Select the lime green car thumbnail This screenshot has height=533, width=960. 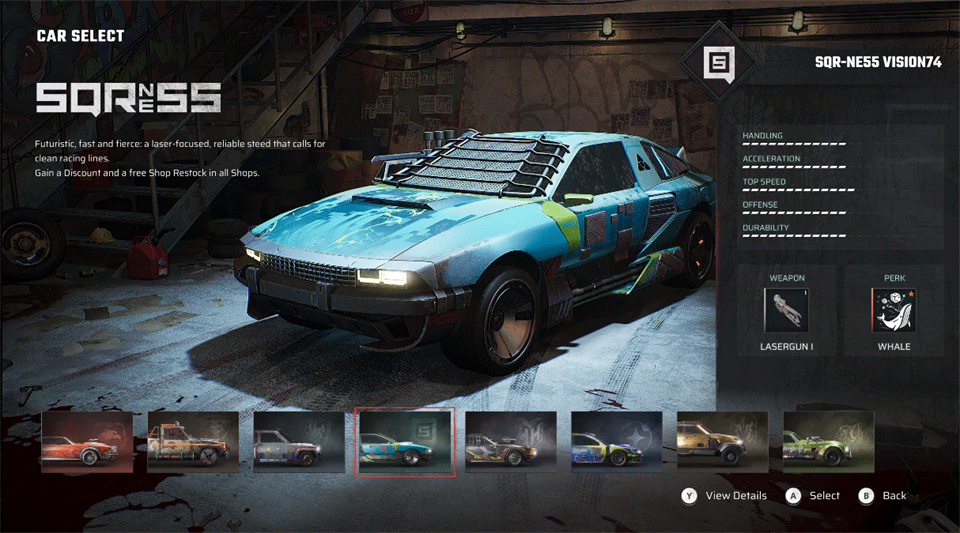coord(829,442)
